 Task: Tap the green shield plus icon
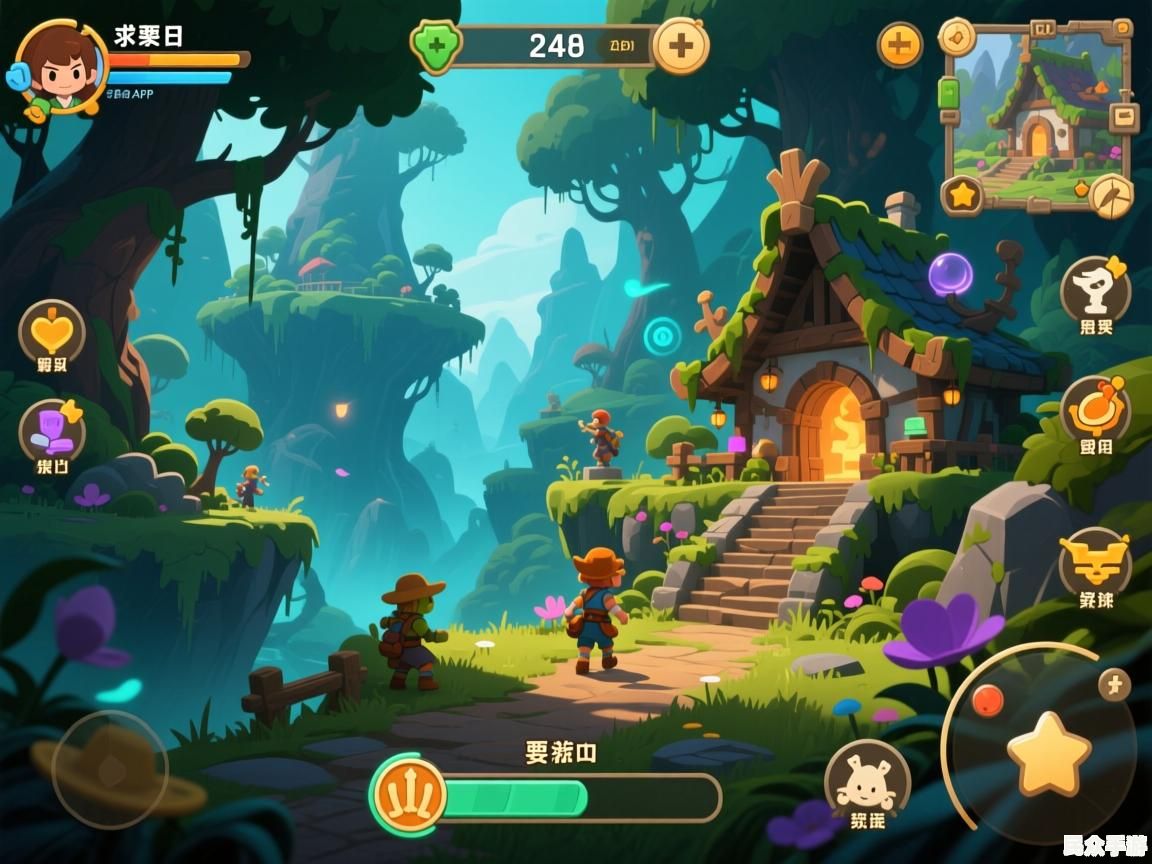[436, 46]
